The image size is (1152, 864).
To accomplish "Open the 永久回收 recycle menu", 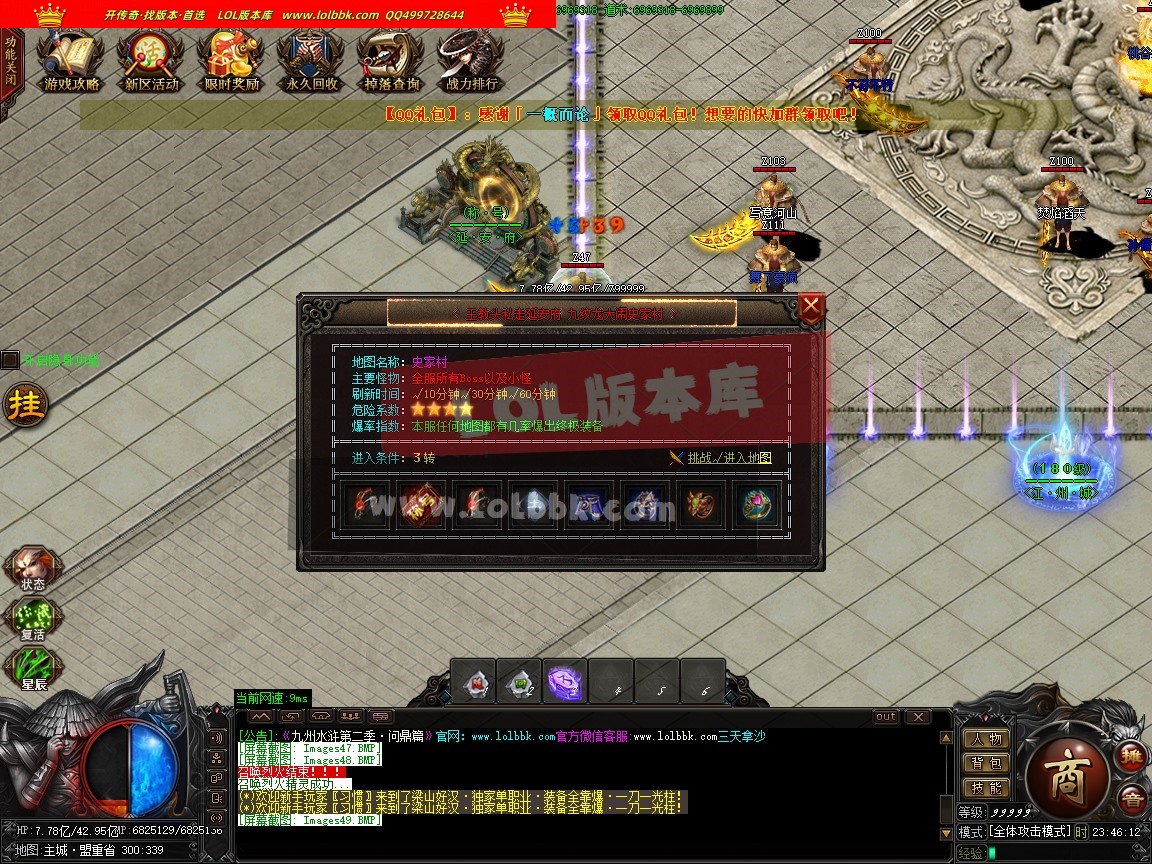I will [312, 62].
